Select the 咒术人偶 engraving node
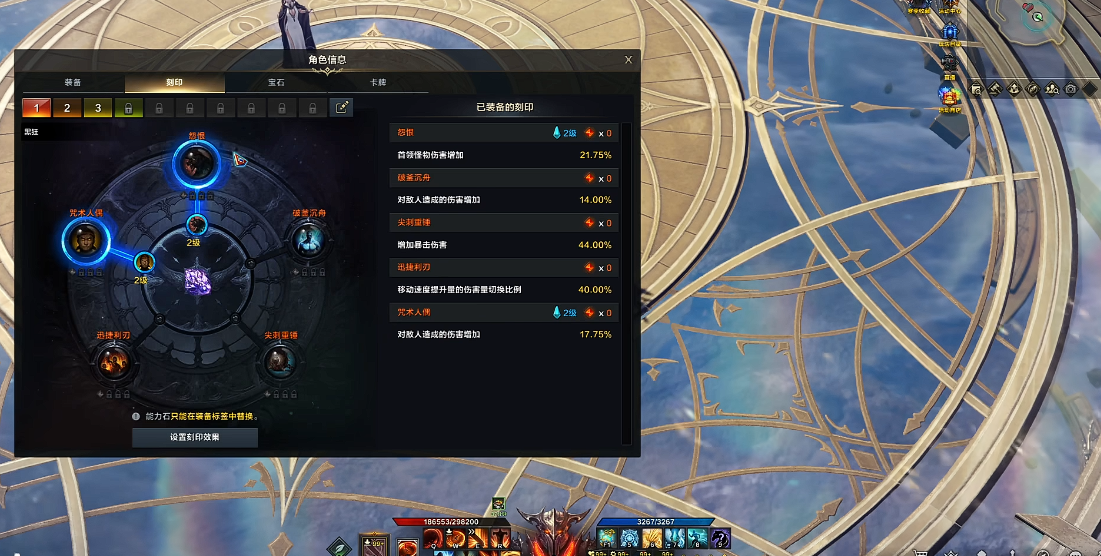The height and width of the screenshot is (556, 1101). [86, 240]
